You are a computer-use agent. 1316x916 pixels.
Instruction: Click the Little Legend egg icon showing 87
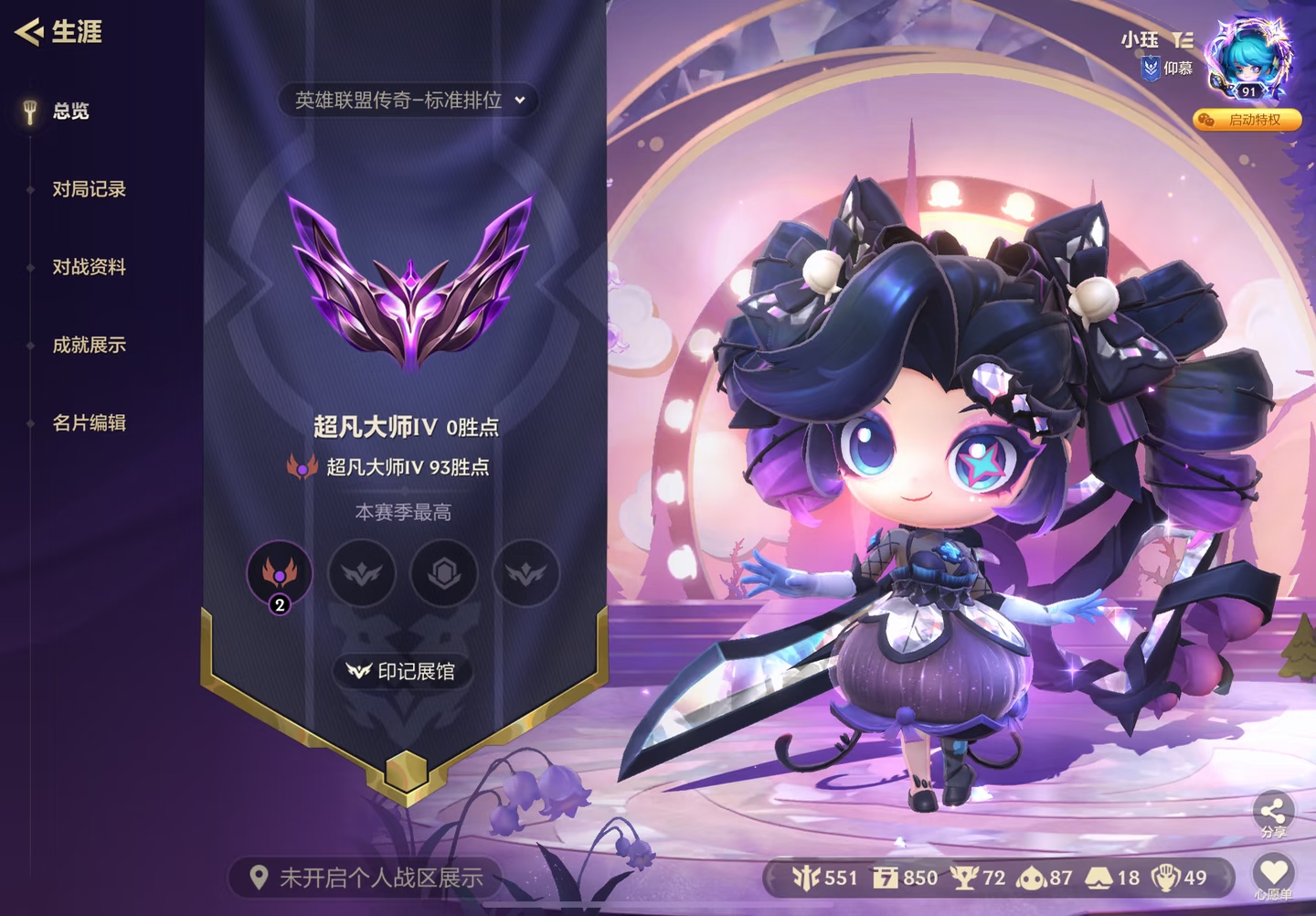[x=1030, y=877]
